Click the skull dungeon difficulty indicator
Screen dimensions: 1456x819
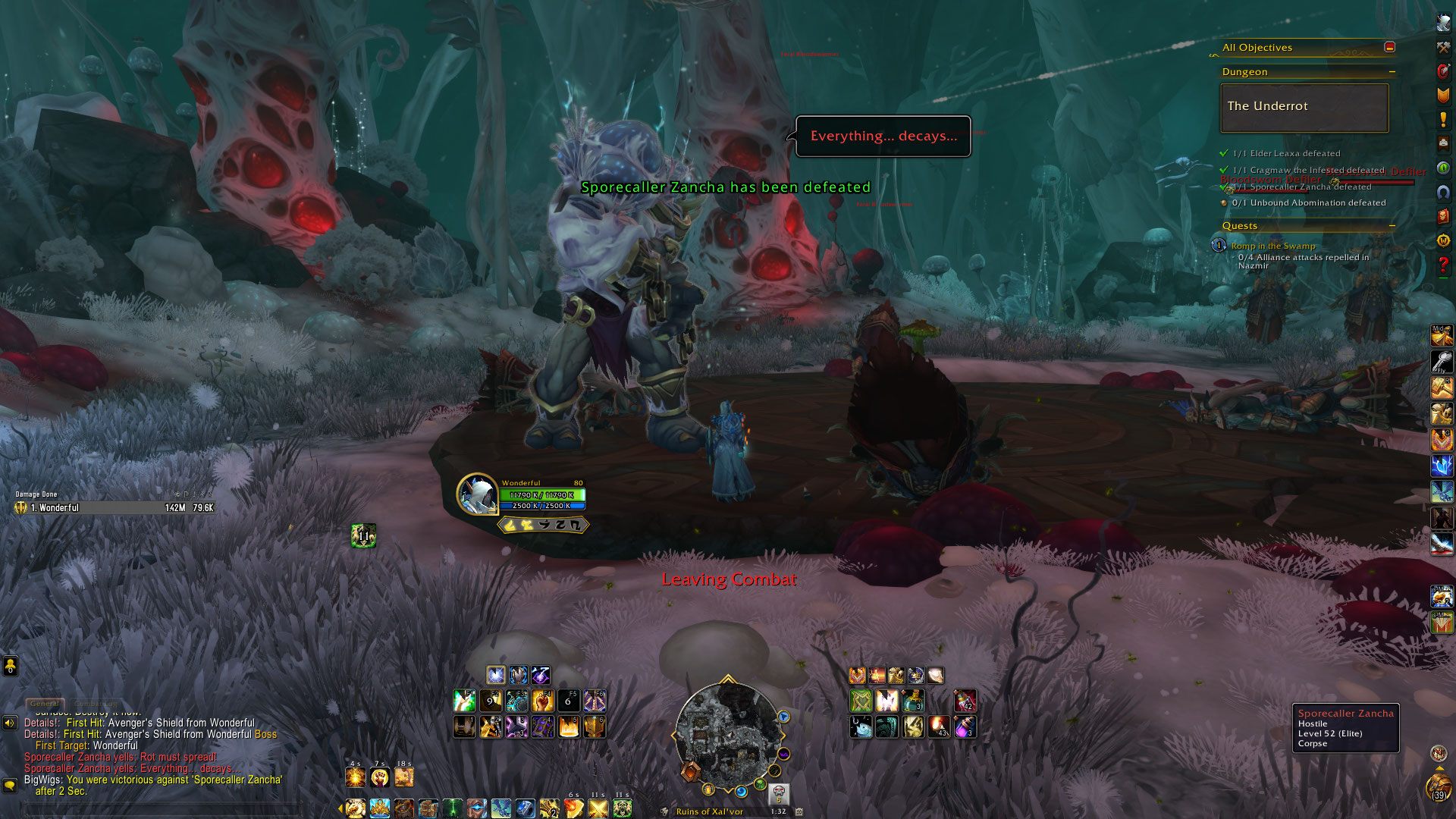tap(779, 793)
